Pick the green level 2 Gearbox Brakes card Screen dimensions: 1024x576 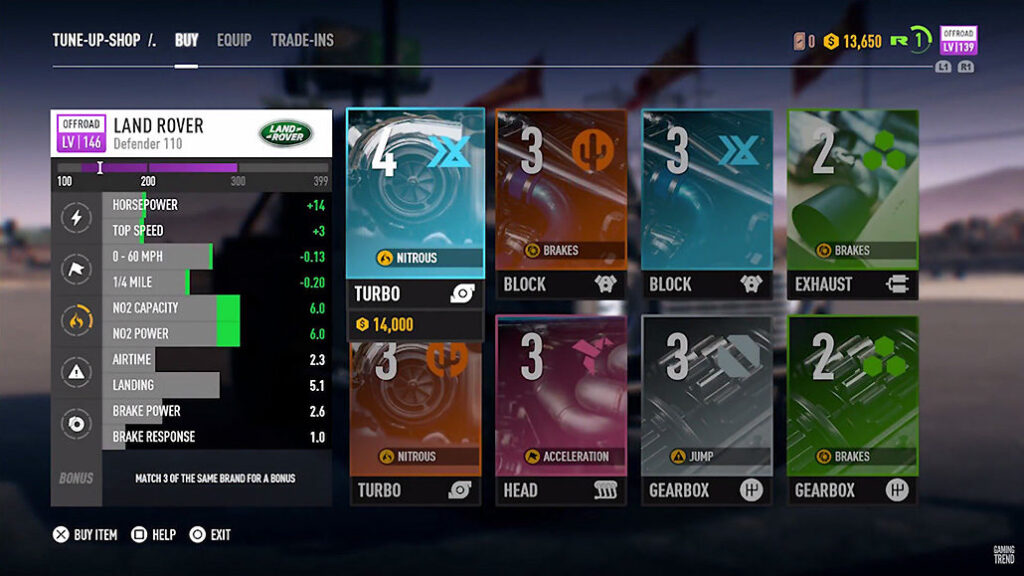coord(852,410)
